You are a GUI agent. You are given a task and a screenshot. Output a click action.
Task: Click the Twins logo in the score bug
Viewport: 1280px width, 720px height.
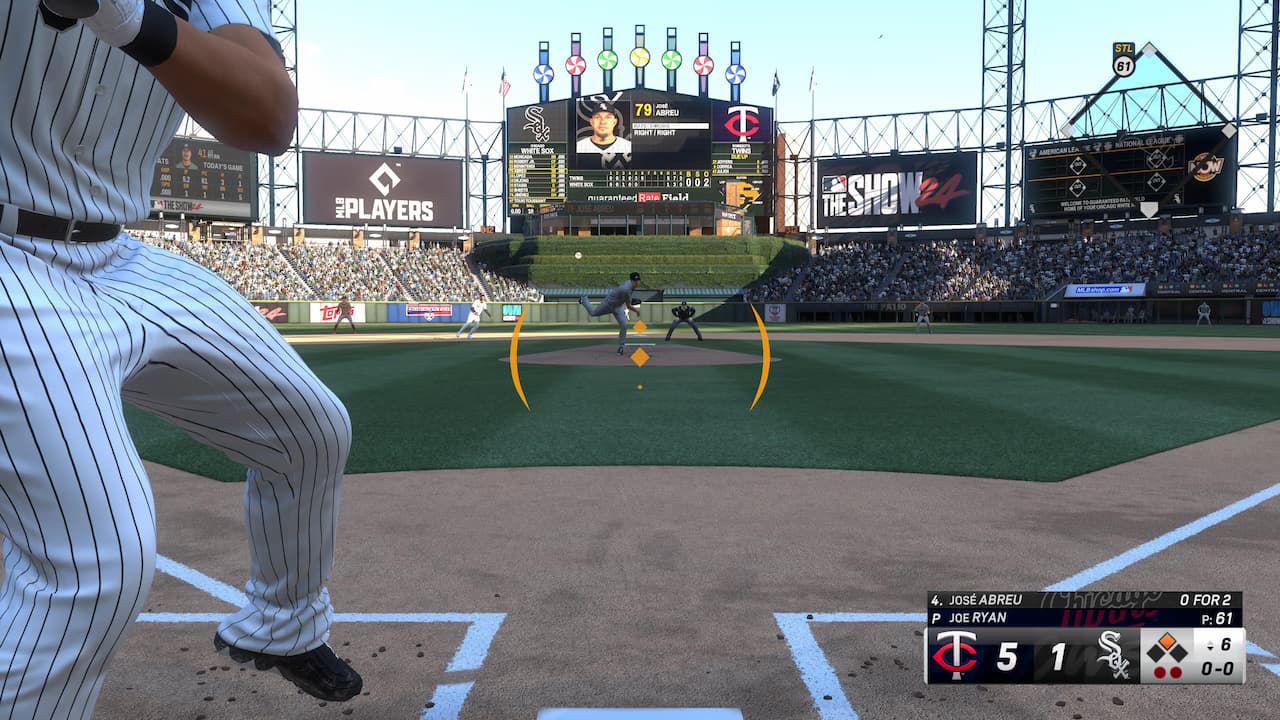(954, 656)
